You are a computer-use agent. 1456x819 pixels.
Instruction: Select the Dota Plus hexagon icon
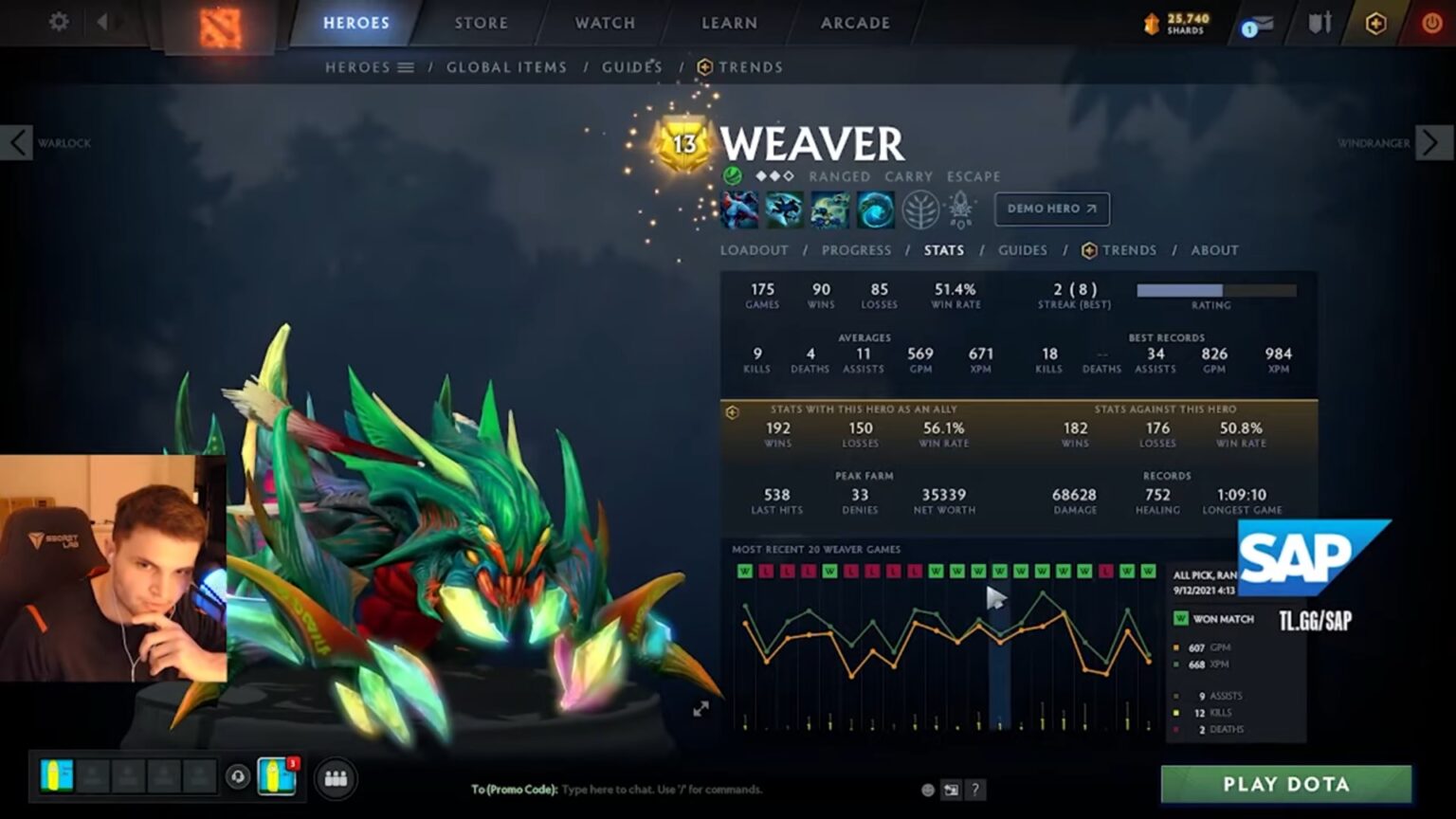pos(1377,22)
